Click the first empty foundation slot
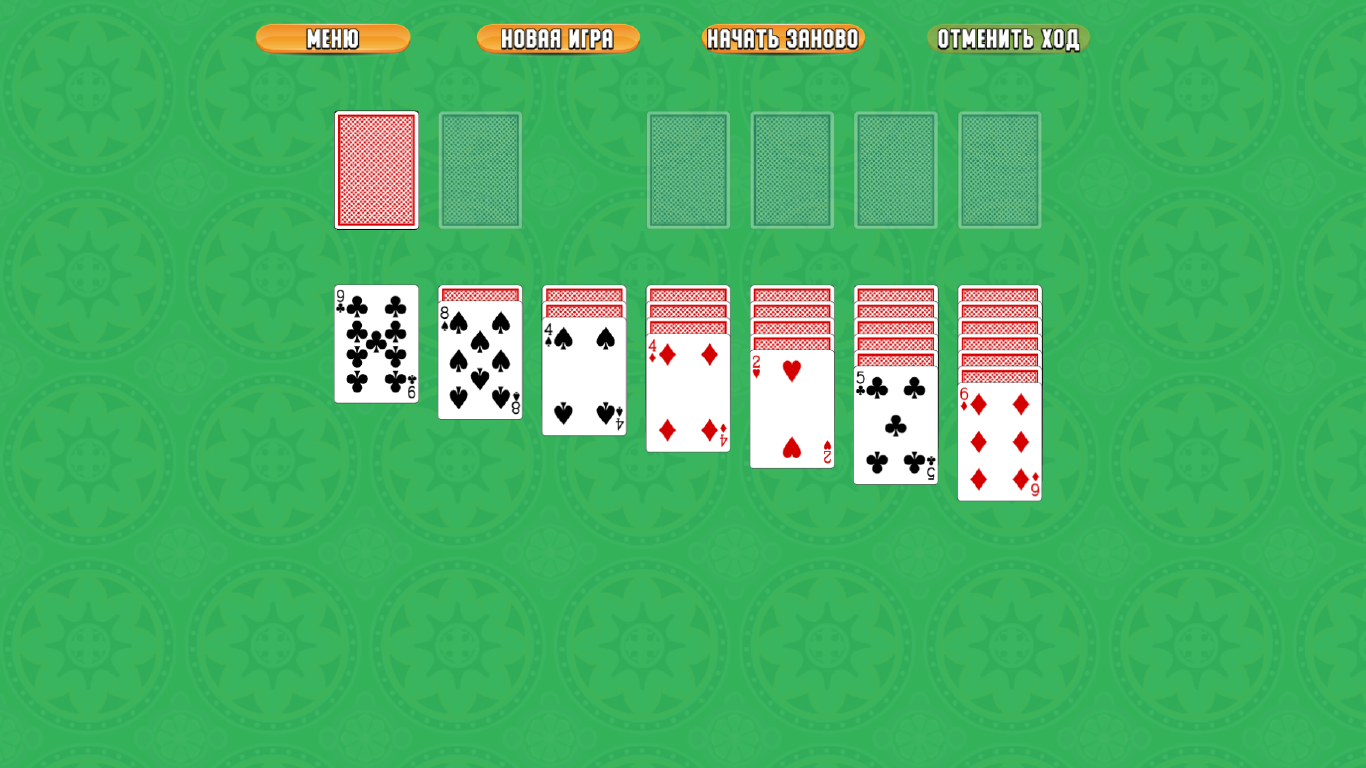This screenshot has height=768, width=1366. (x=688, y=170)
